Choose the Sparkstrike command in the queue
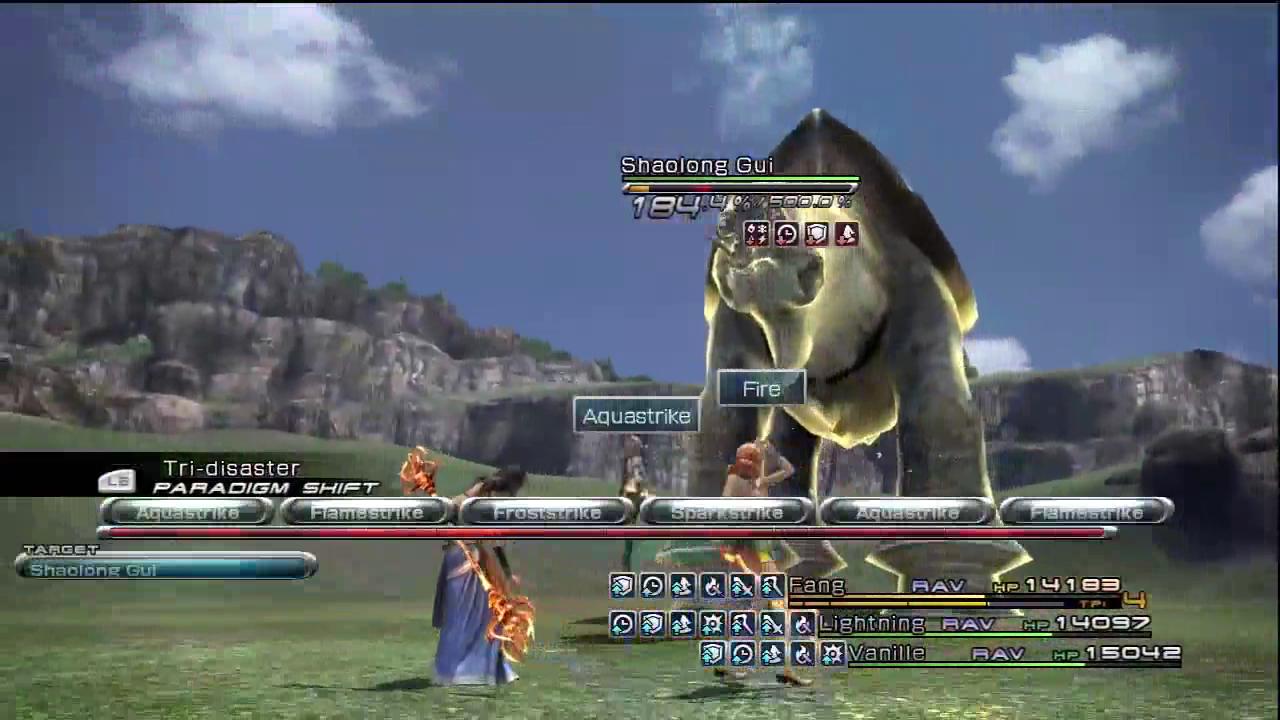The width and height of the screenshot is (1280, 720). tap(727, 513)
